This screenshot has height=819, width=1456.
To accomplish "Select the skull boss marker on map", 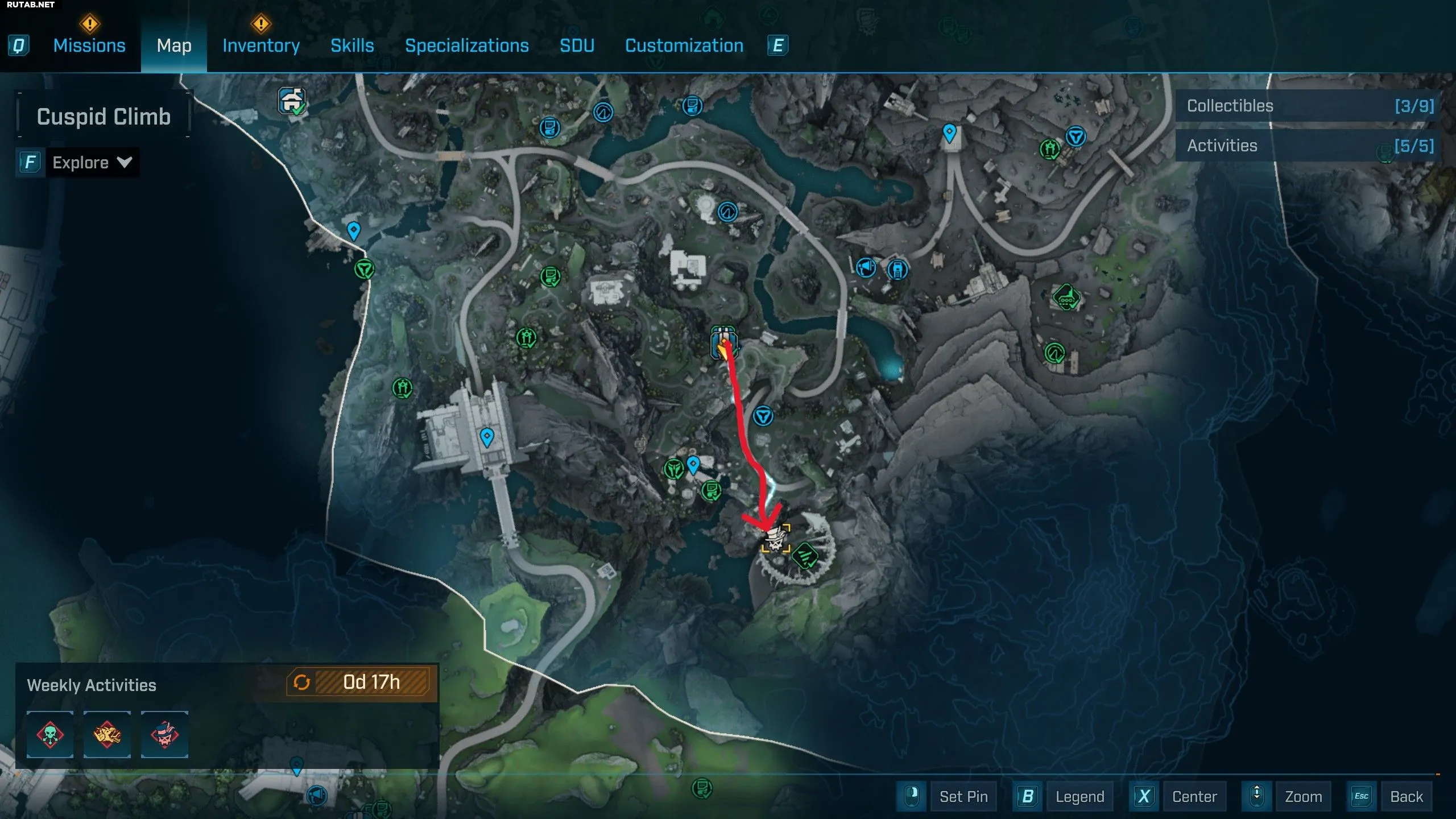I will pyautogui.click(x=775, y=539).
